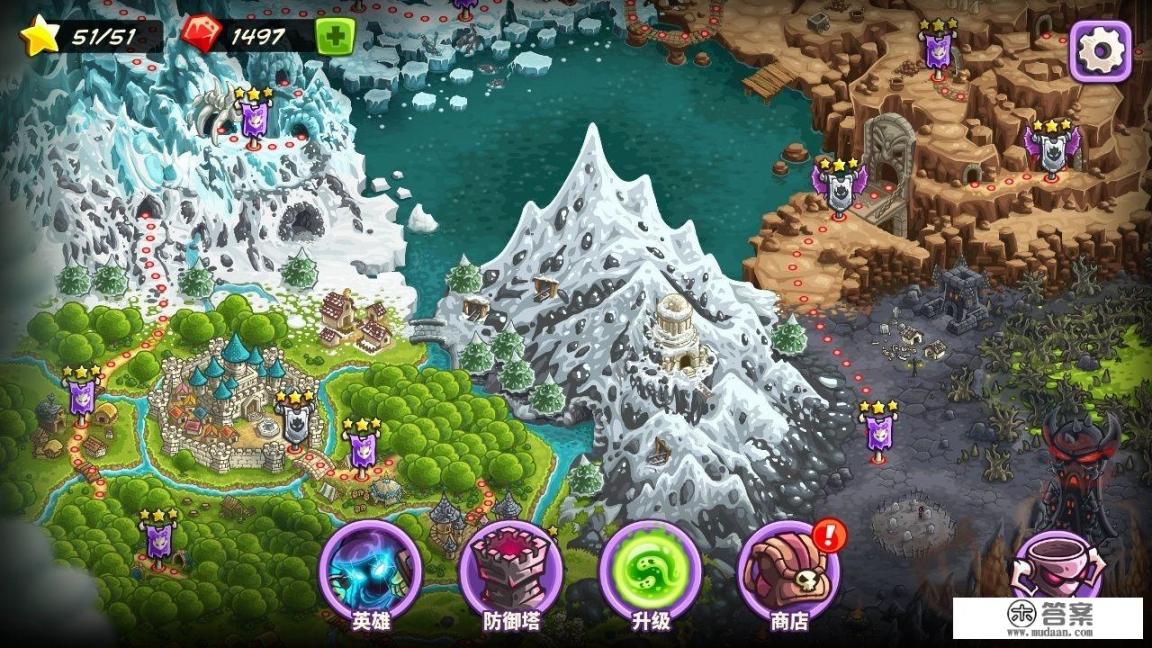Tap the green plus to buy gems

pyautogui.click(x=335, y=38)
